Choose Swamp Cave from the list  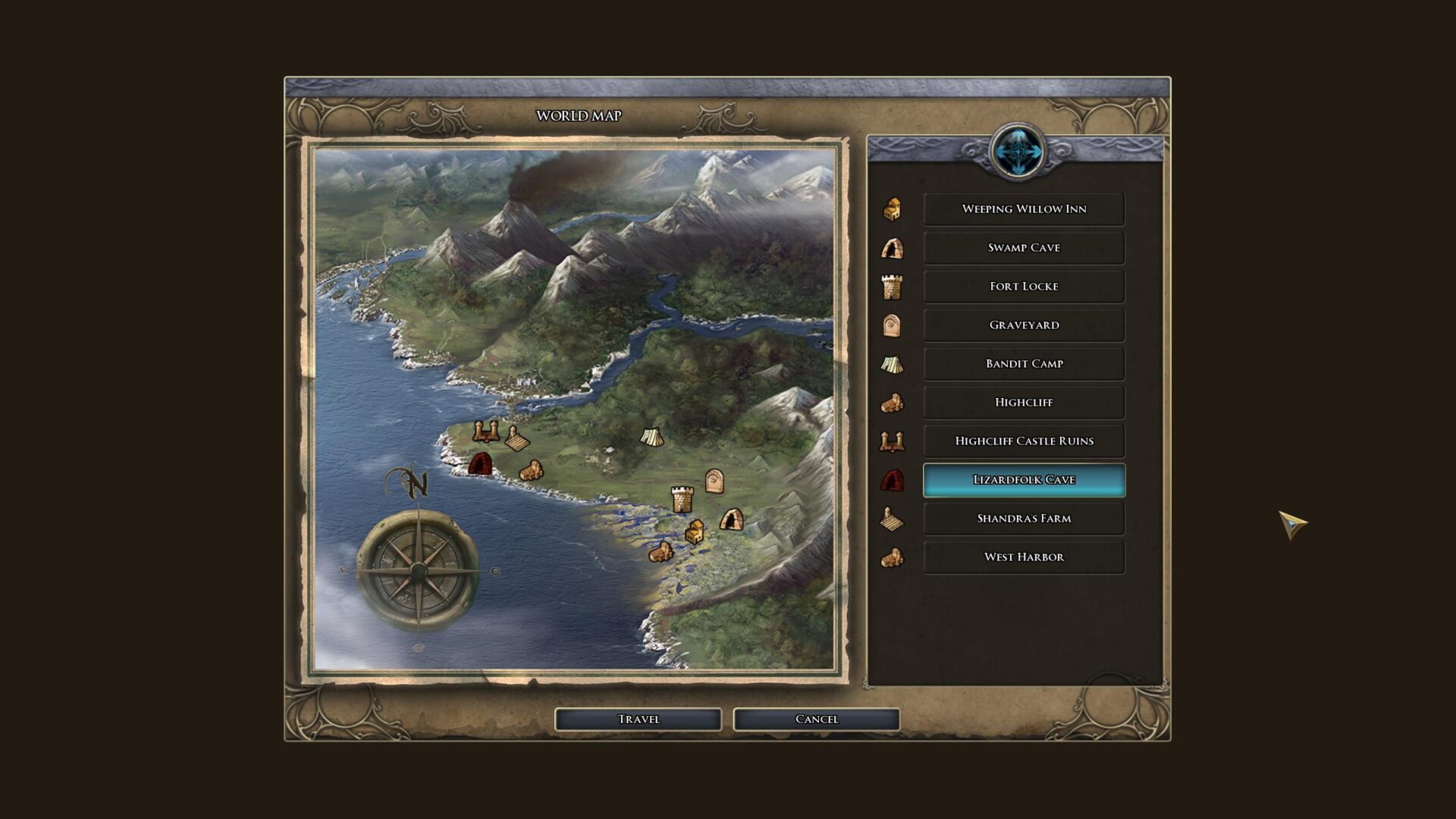1024,248
